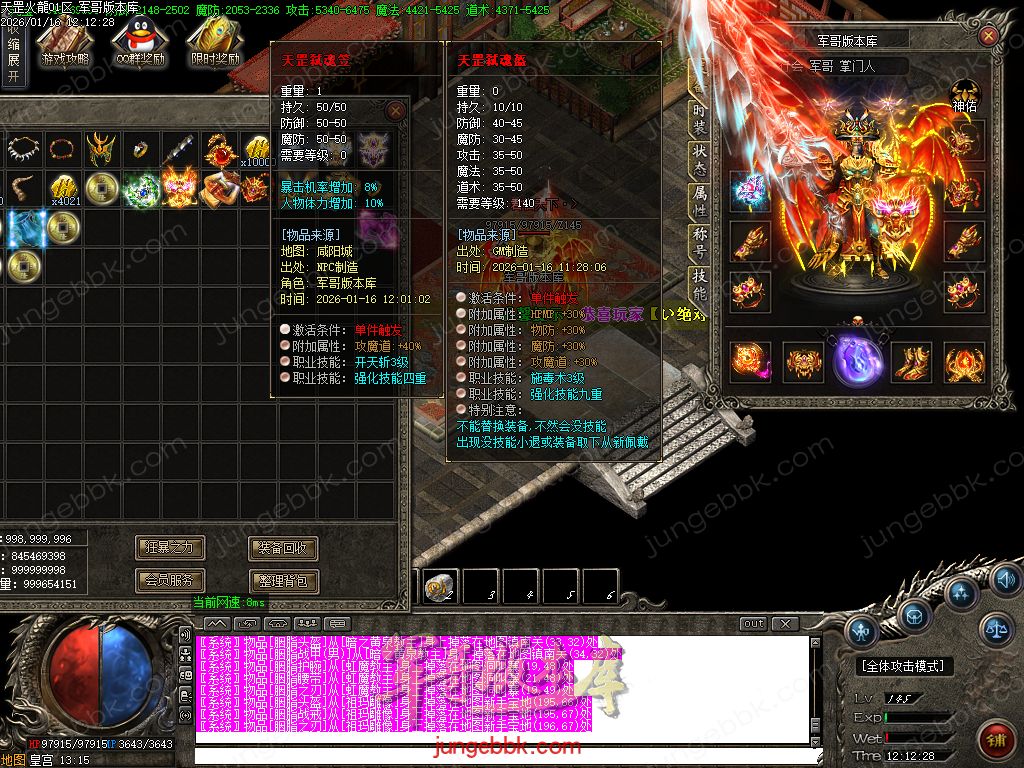Click the 神佑 divine blessing icon
The height and width of the screenshot is (768, 1024).
[x=964, y=96]
